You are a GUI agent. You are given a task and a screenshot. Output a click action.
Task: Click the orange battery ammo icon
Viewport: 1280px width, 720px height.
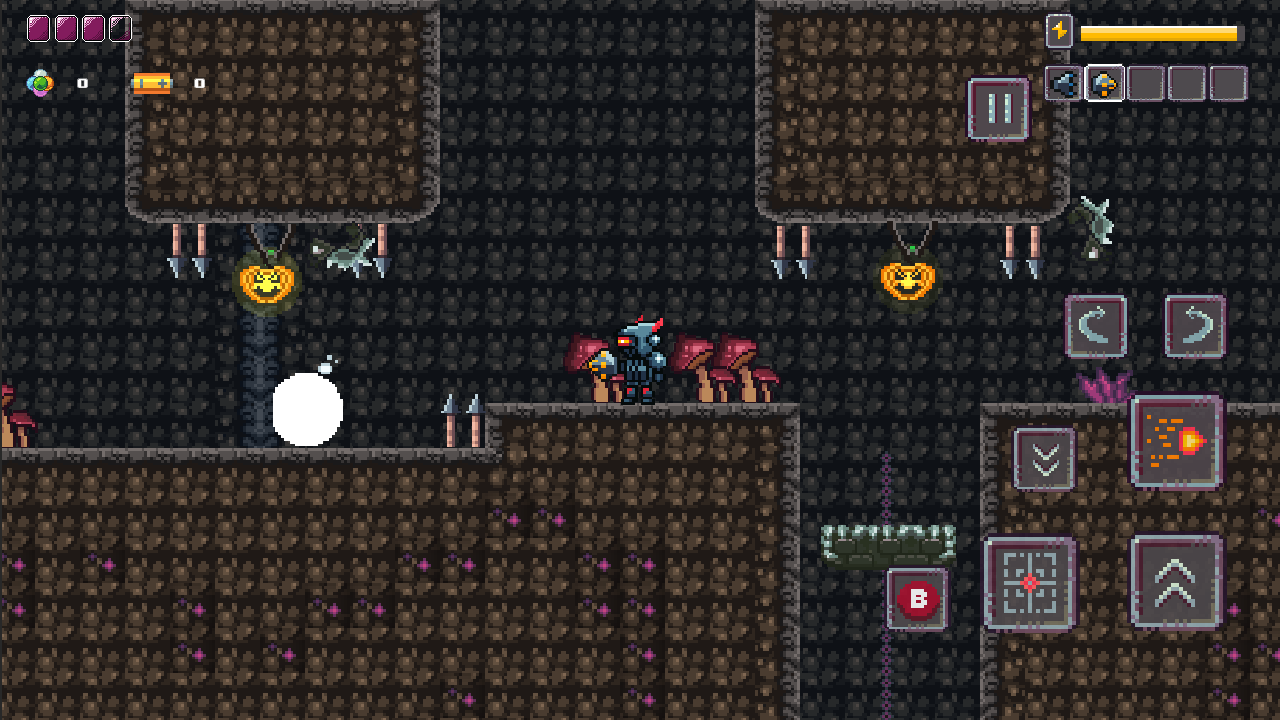[150, 83]
